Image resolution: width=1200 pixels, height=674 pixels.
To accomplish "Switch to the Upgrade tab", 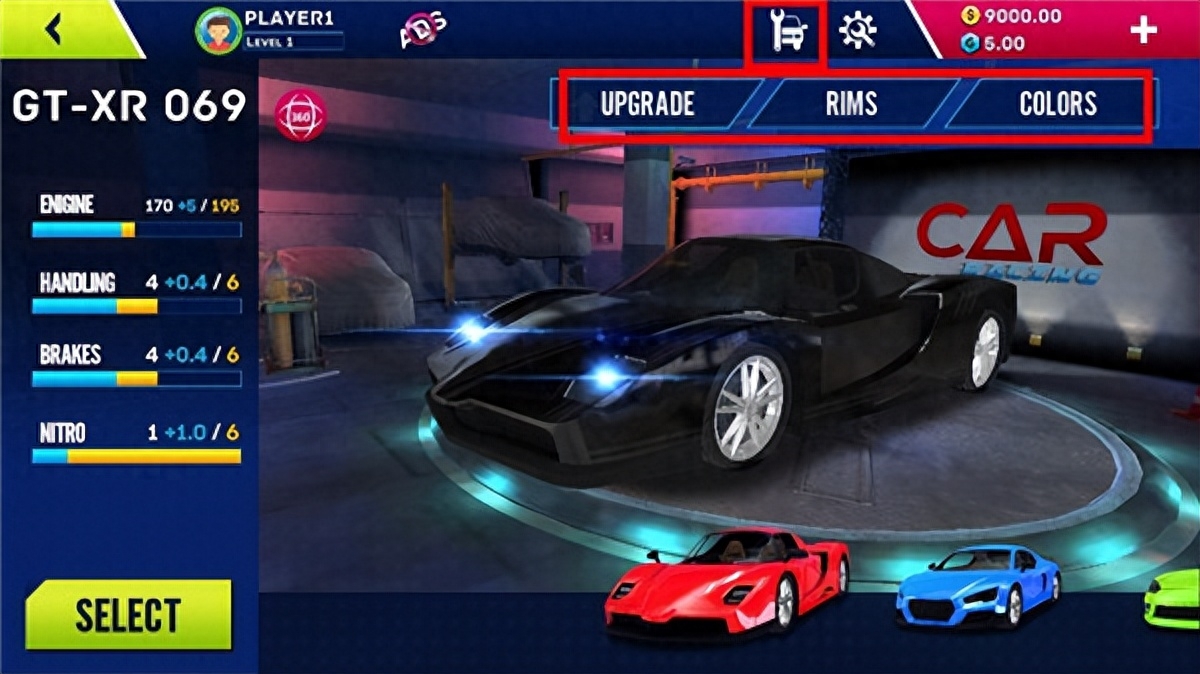I will click(648, 104).
